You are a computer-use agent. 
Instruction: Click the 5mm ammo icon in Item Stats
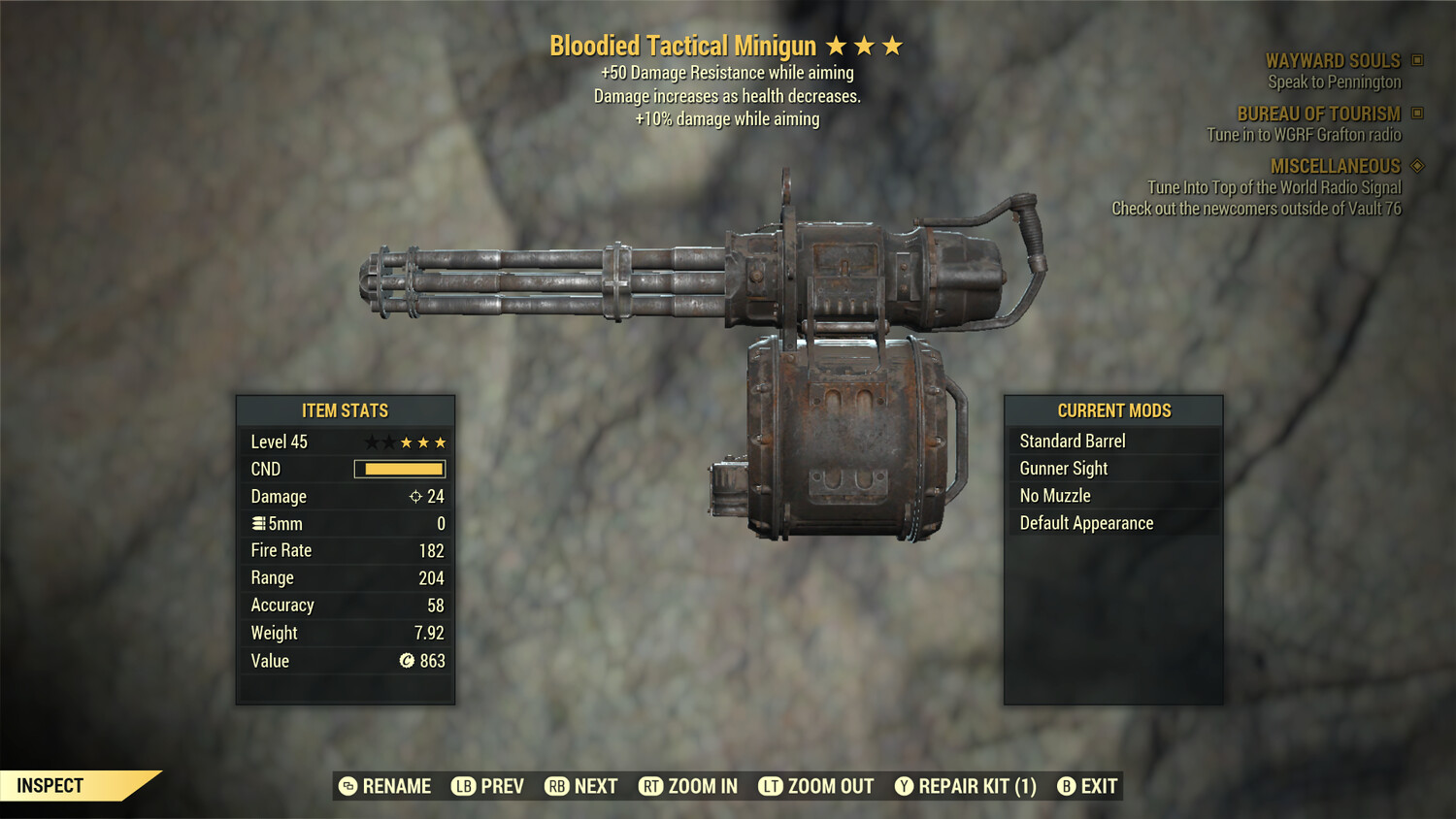pyautogui.click(x=258, y=523)
